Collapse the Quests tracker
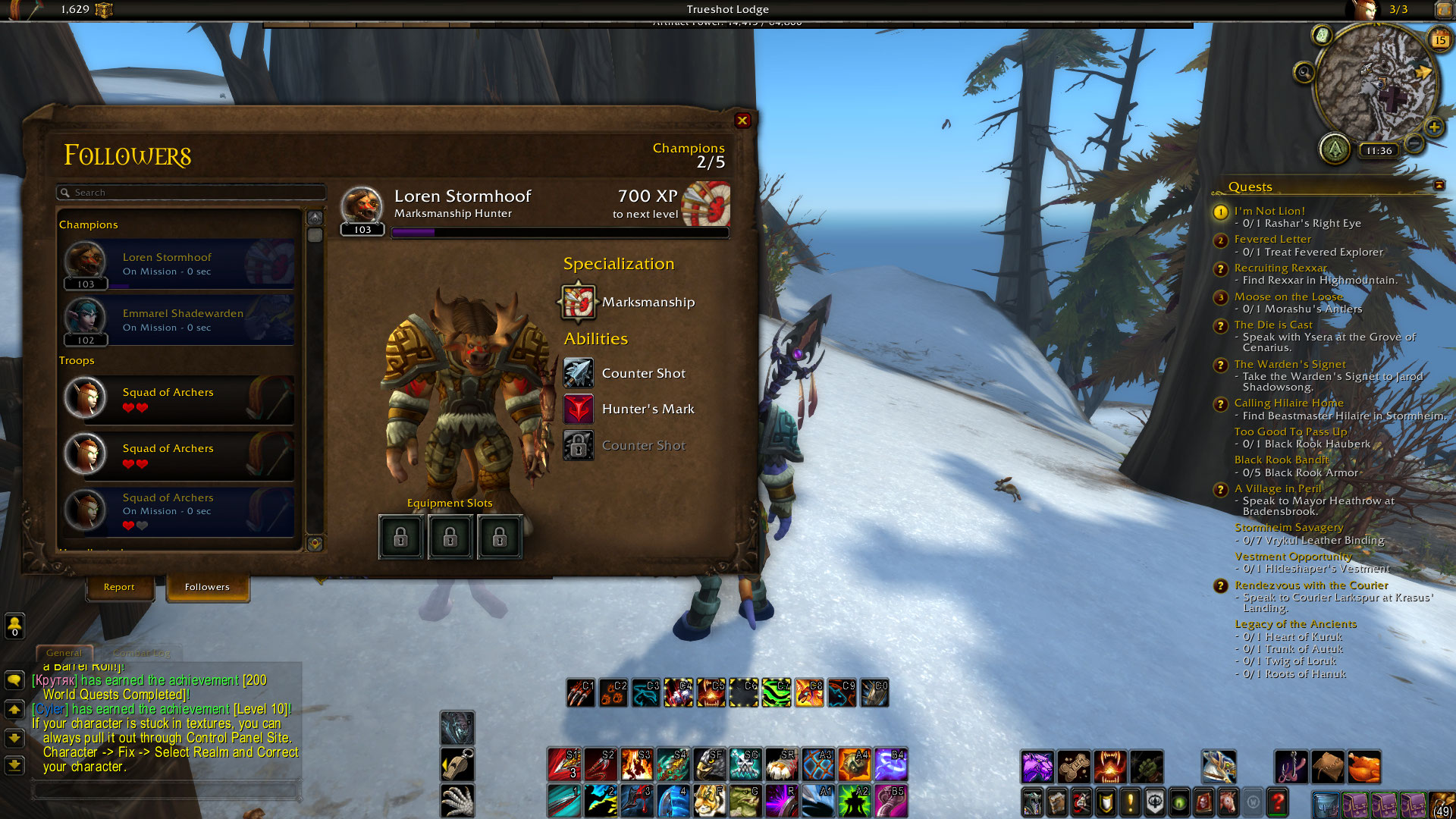Screen dimensions: 1456x819 1439,186
